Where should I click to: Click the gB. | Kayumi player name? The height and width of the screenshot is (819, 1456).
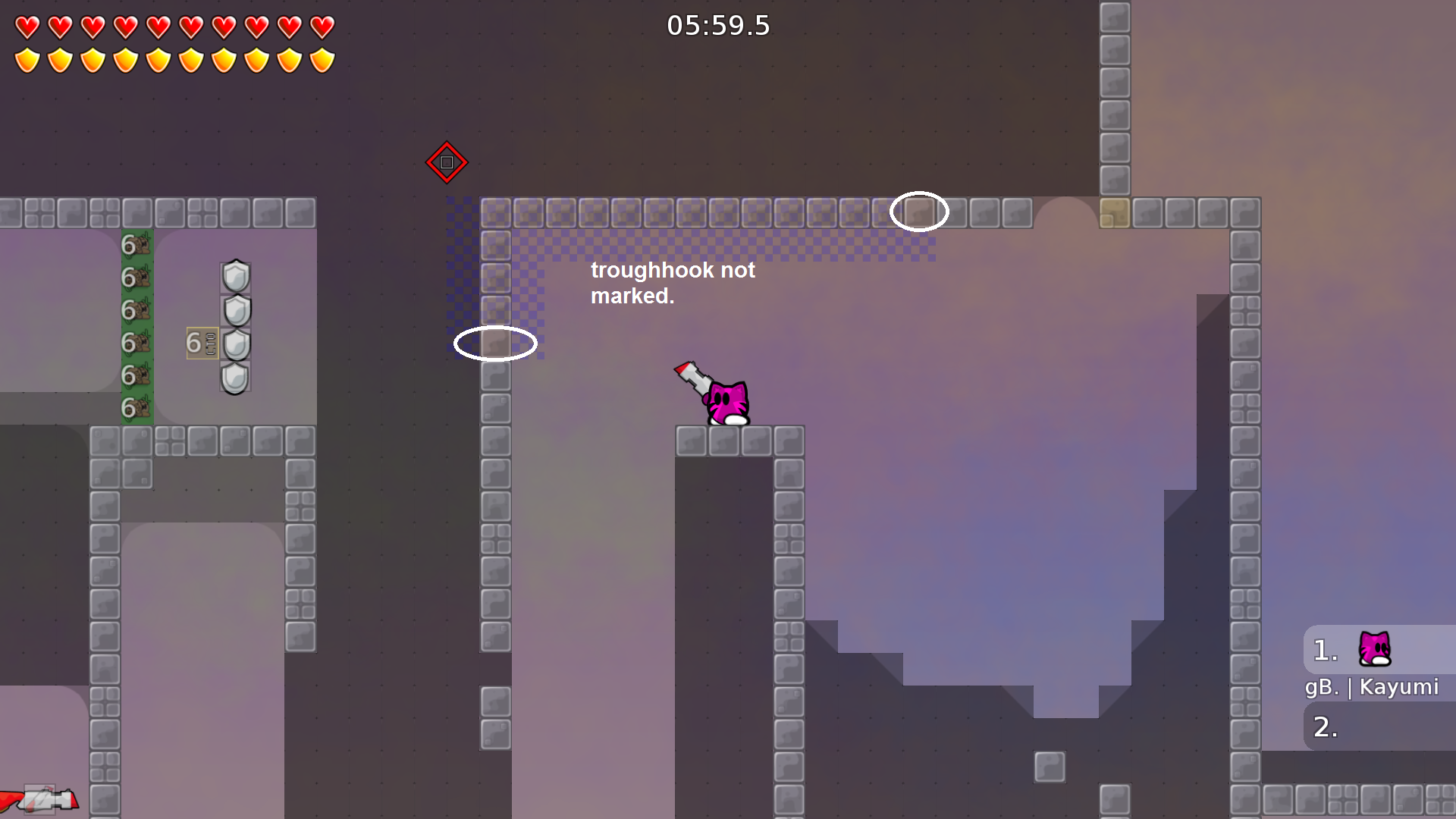(x=1373, y=688)
